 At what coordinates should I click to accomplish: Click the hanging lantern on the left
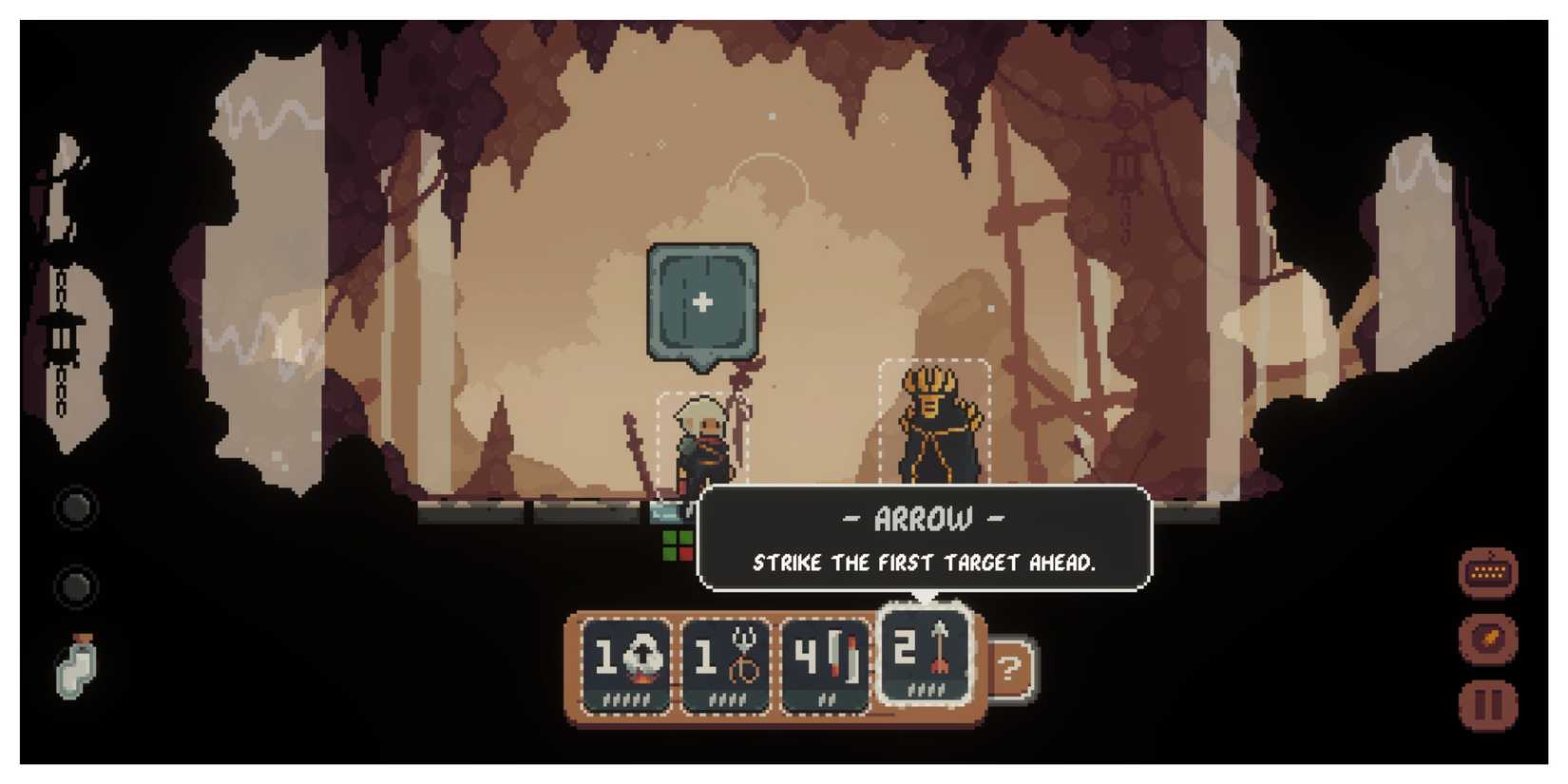[60, 337]
